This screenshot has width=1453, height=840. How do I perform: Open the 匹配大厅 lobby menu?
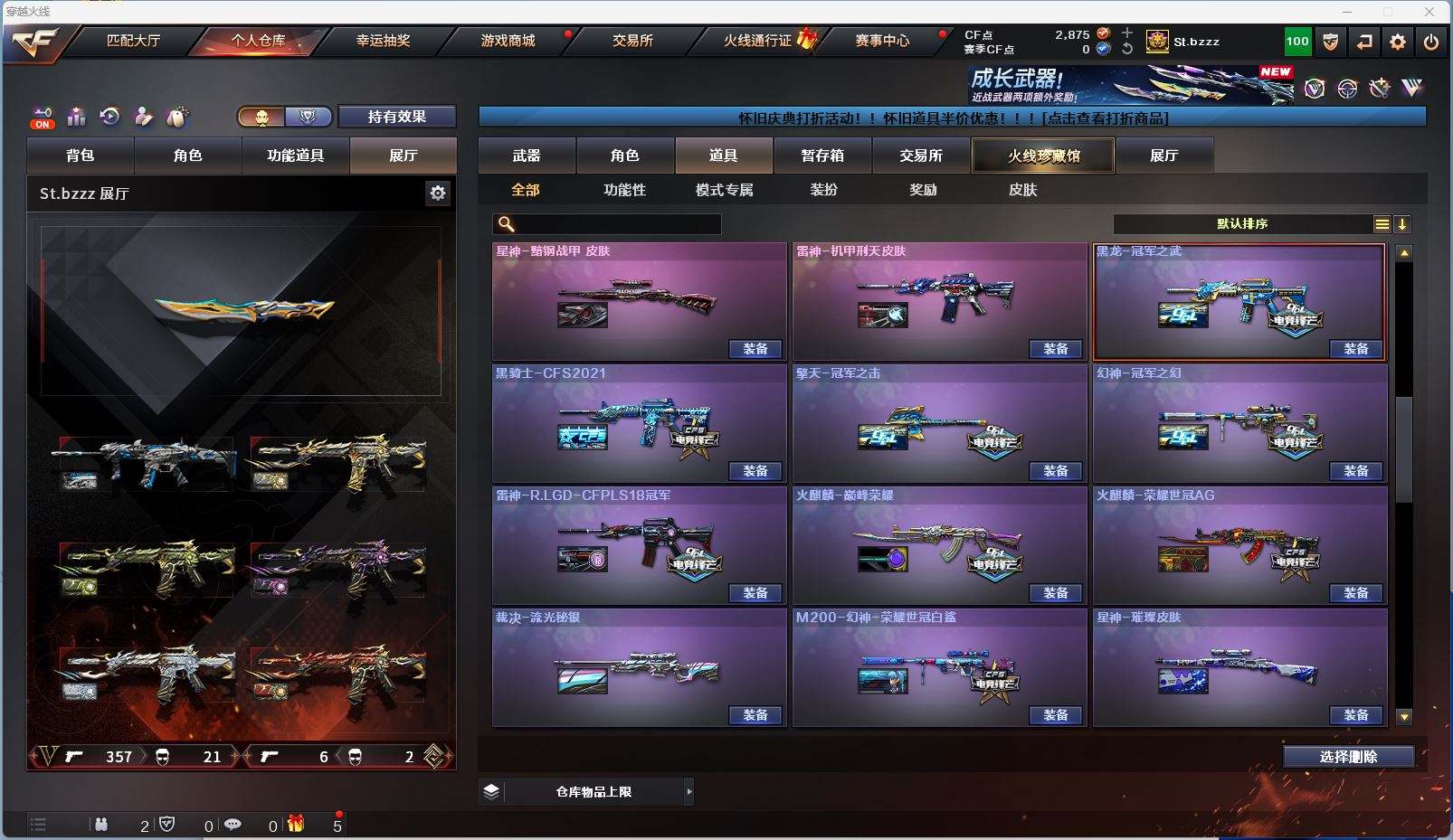pos(133,41)
